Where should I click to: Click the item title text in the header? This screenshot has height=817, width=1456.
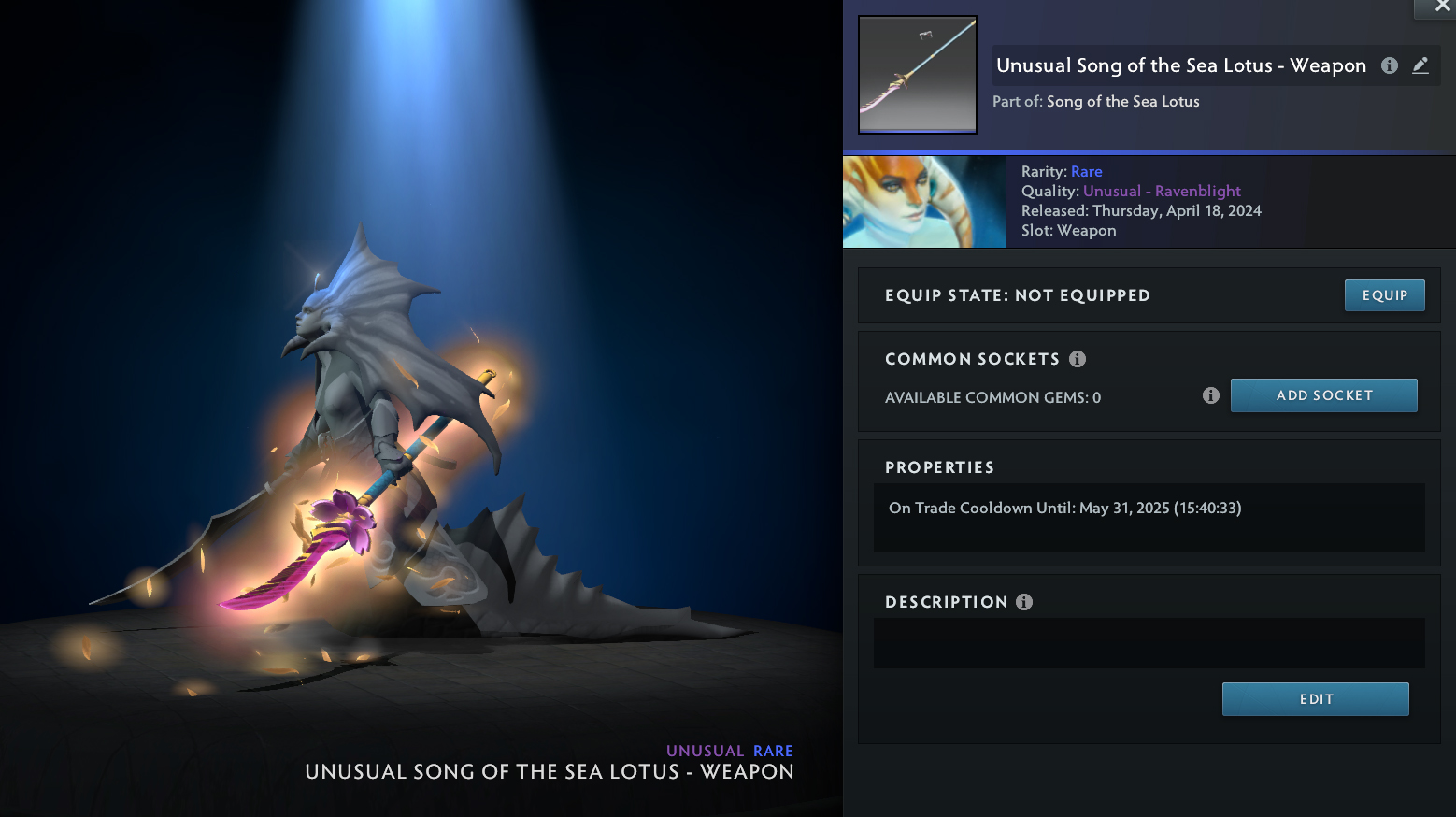pos(1181,65)
